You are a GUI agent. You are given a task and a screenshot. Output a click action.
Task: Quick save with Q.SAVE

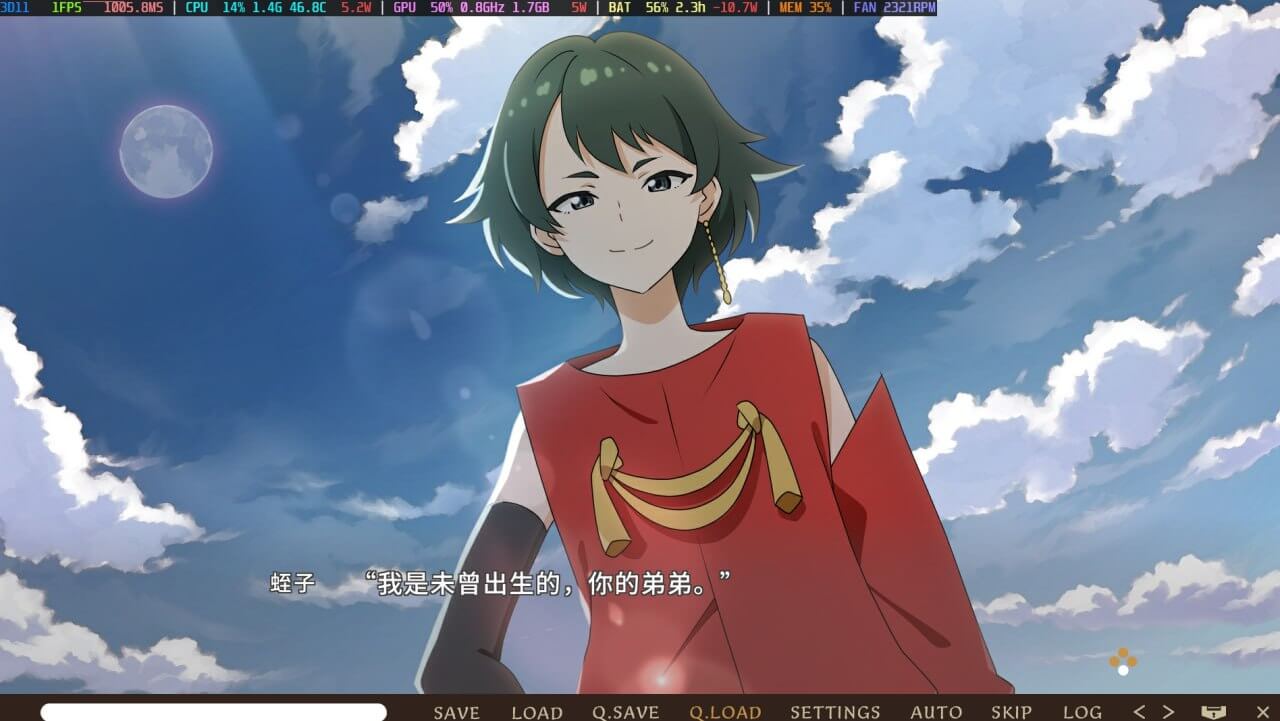coord(625,712)
